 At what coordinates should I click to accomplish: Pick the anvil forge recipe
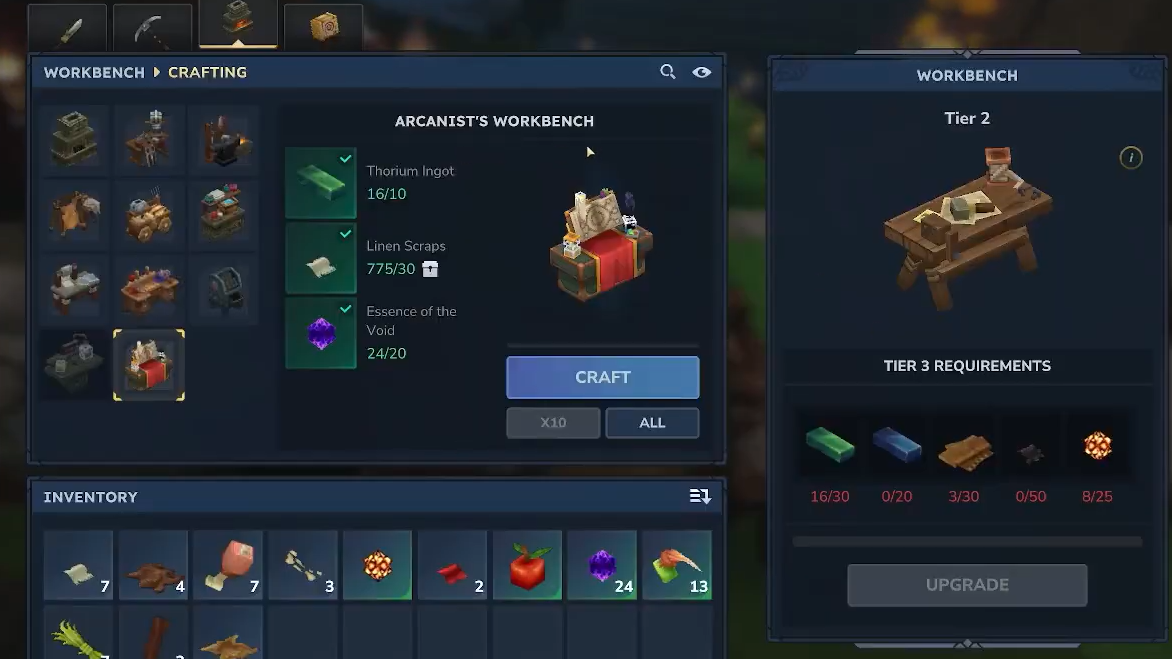point(223,139)
